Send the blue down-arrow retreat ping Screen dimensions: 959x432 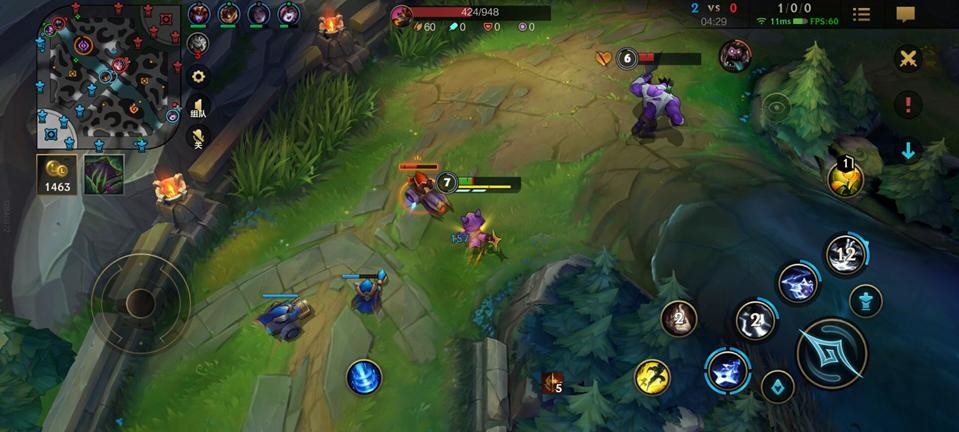[x=908, y=151]
